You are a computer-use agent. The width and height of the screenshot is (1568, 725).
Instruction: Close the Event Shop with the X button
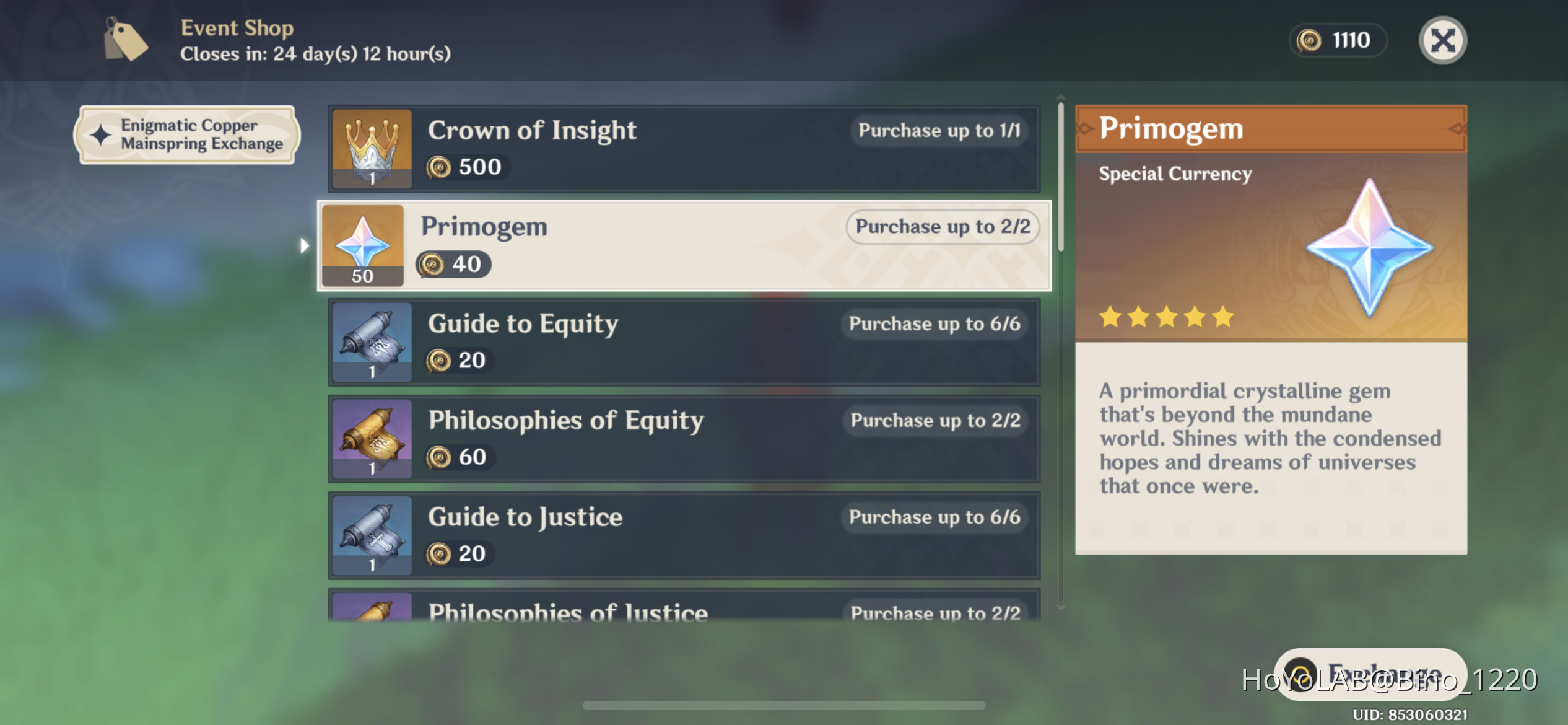point(1442,40)
